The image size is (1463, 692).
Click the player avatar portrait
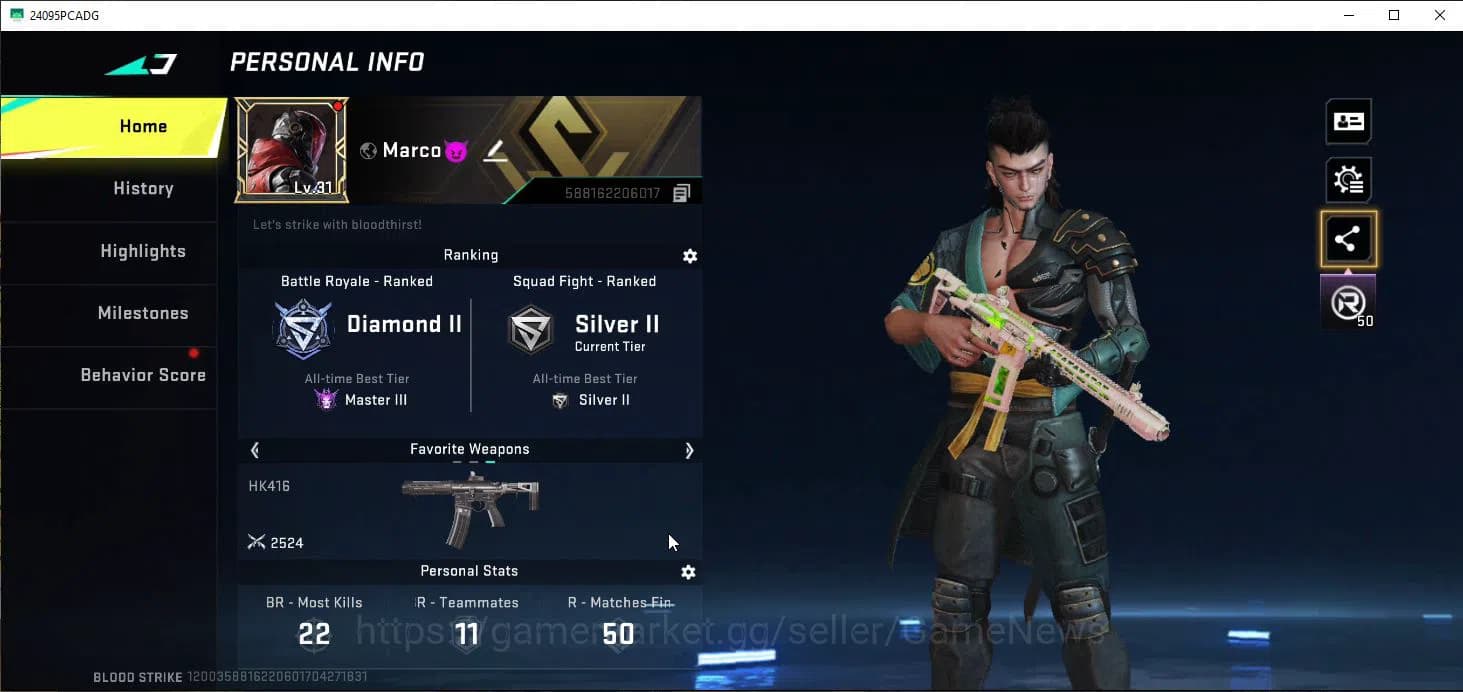tap(291, 149)
